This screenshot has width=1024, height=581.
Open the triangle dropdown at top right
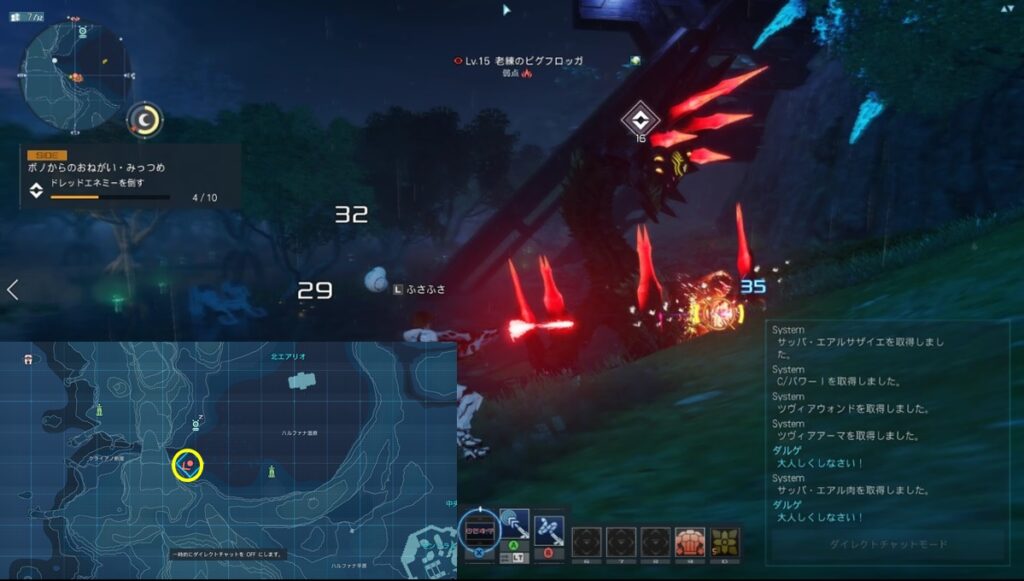(x=1005, y=8)
